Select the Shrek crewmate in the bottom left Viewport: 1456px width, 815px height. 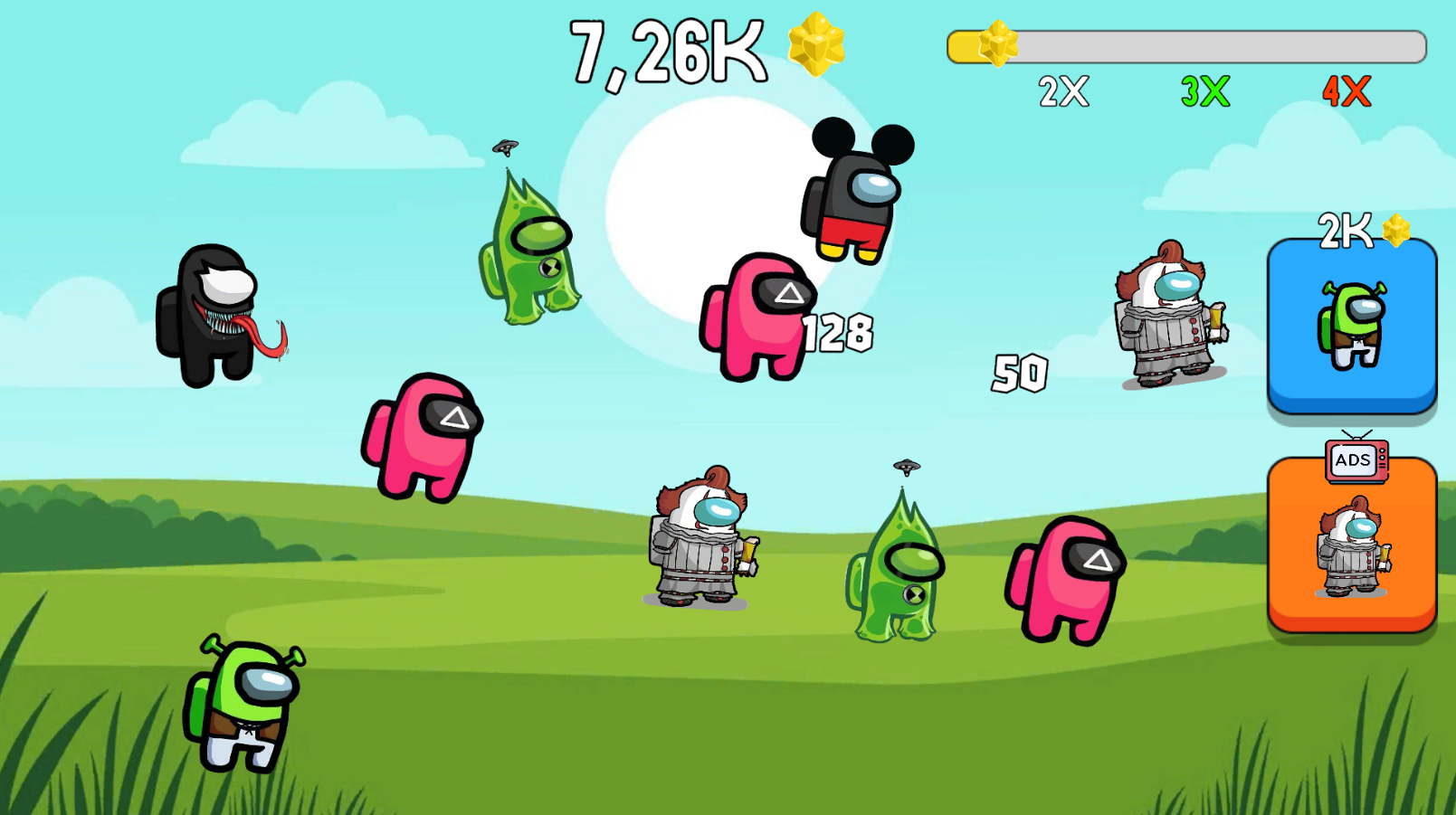pyautogui.click(x=243, y=706)
